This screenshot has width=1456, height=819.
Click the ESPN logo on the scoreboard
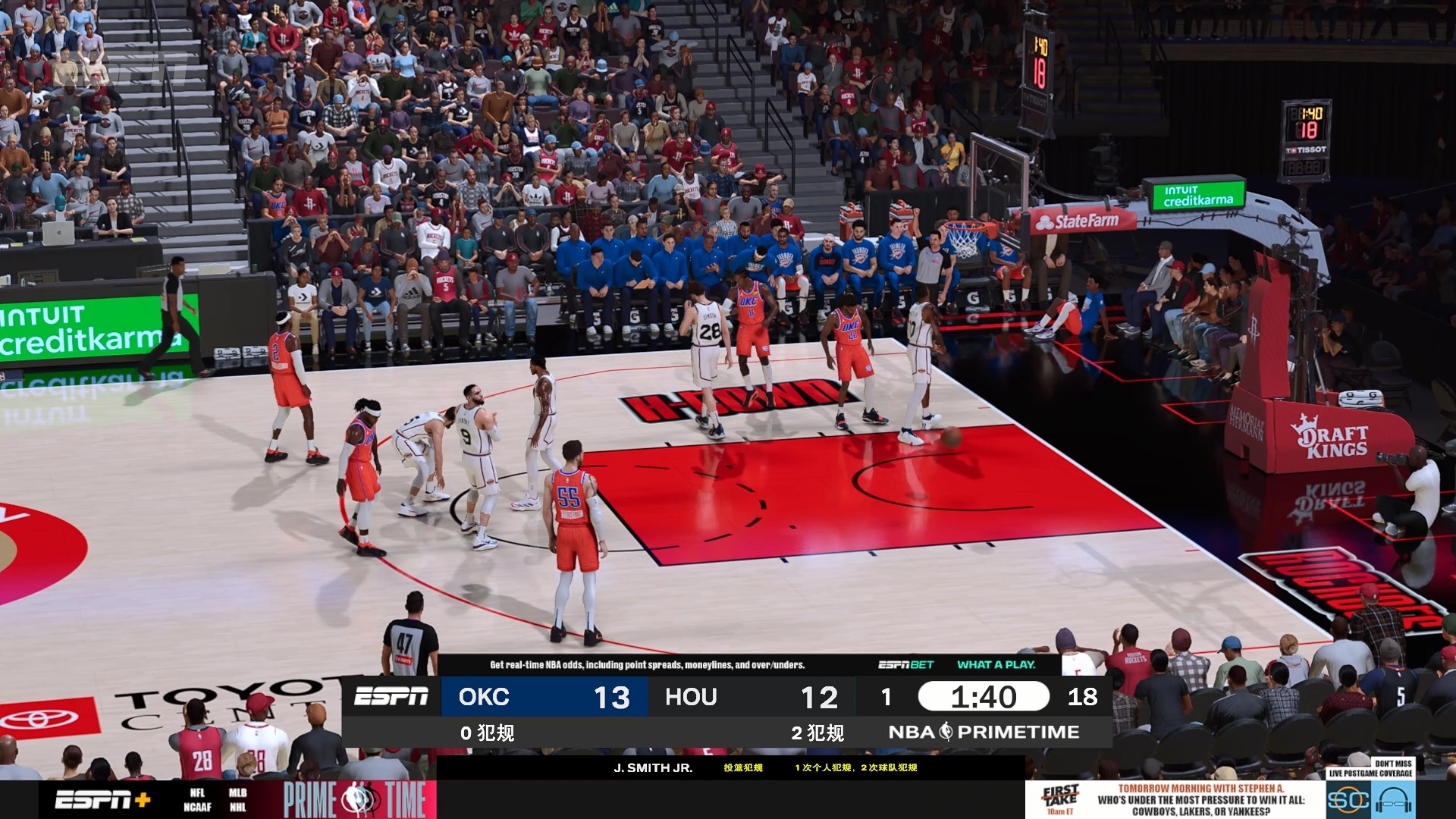392,697
